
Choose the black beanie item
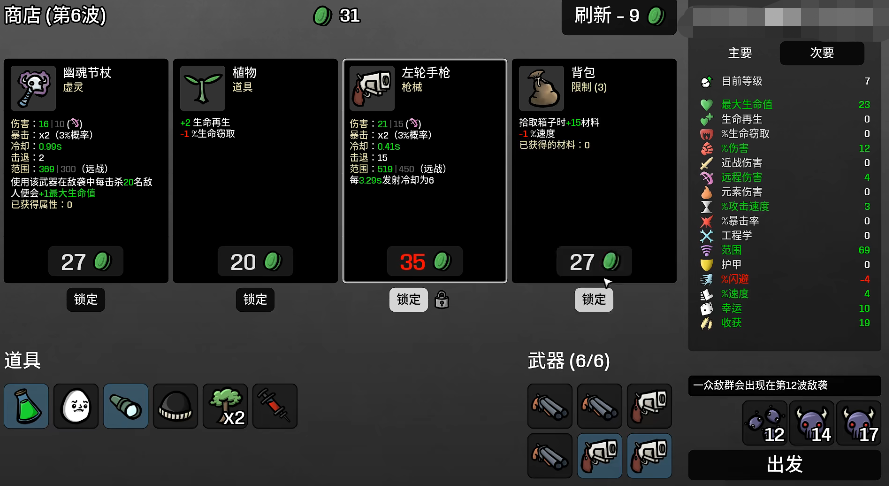(x=175, y=407)
